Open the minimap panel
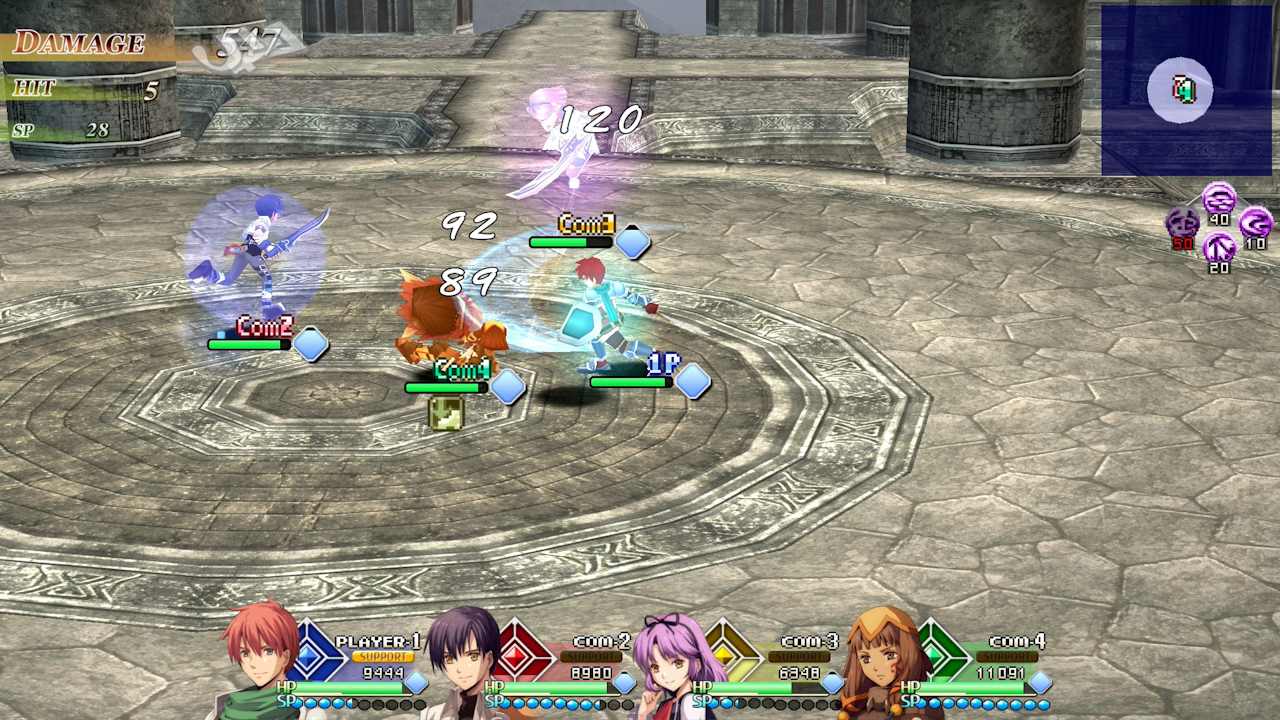This screenshot has height=720, width=1280. click(1185, 88)
